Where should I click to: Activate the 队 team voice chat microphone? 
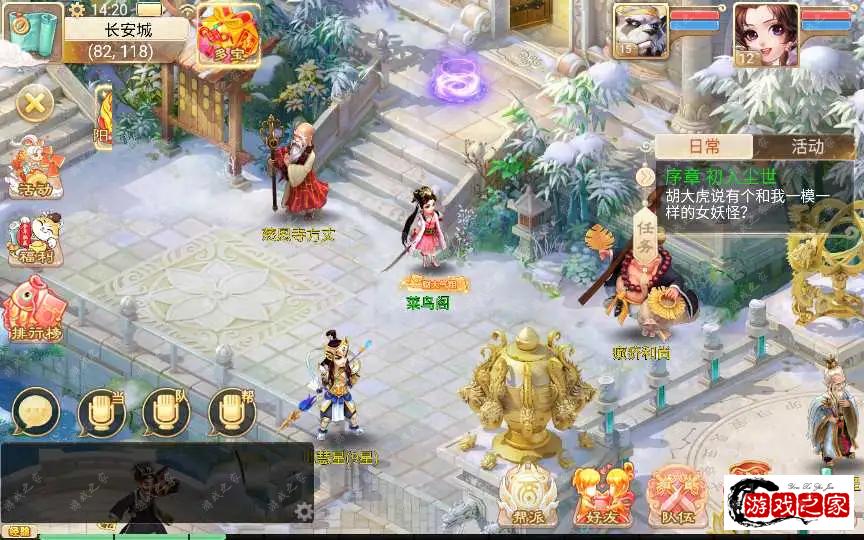[x=166, y=412]
